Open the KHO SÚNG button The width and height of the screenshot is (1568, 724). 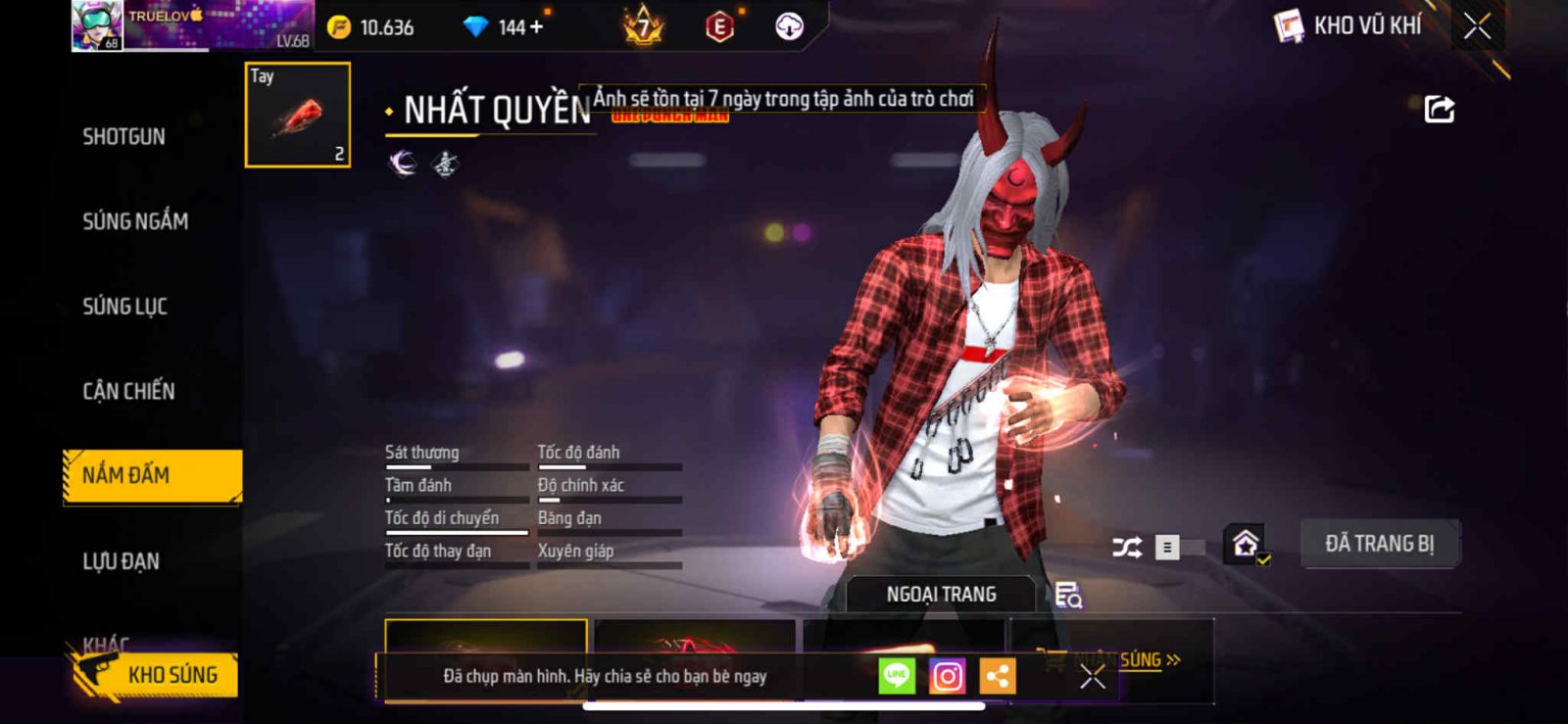click(x=157, y=675)
